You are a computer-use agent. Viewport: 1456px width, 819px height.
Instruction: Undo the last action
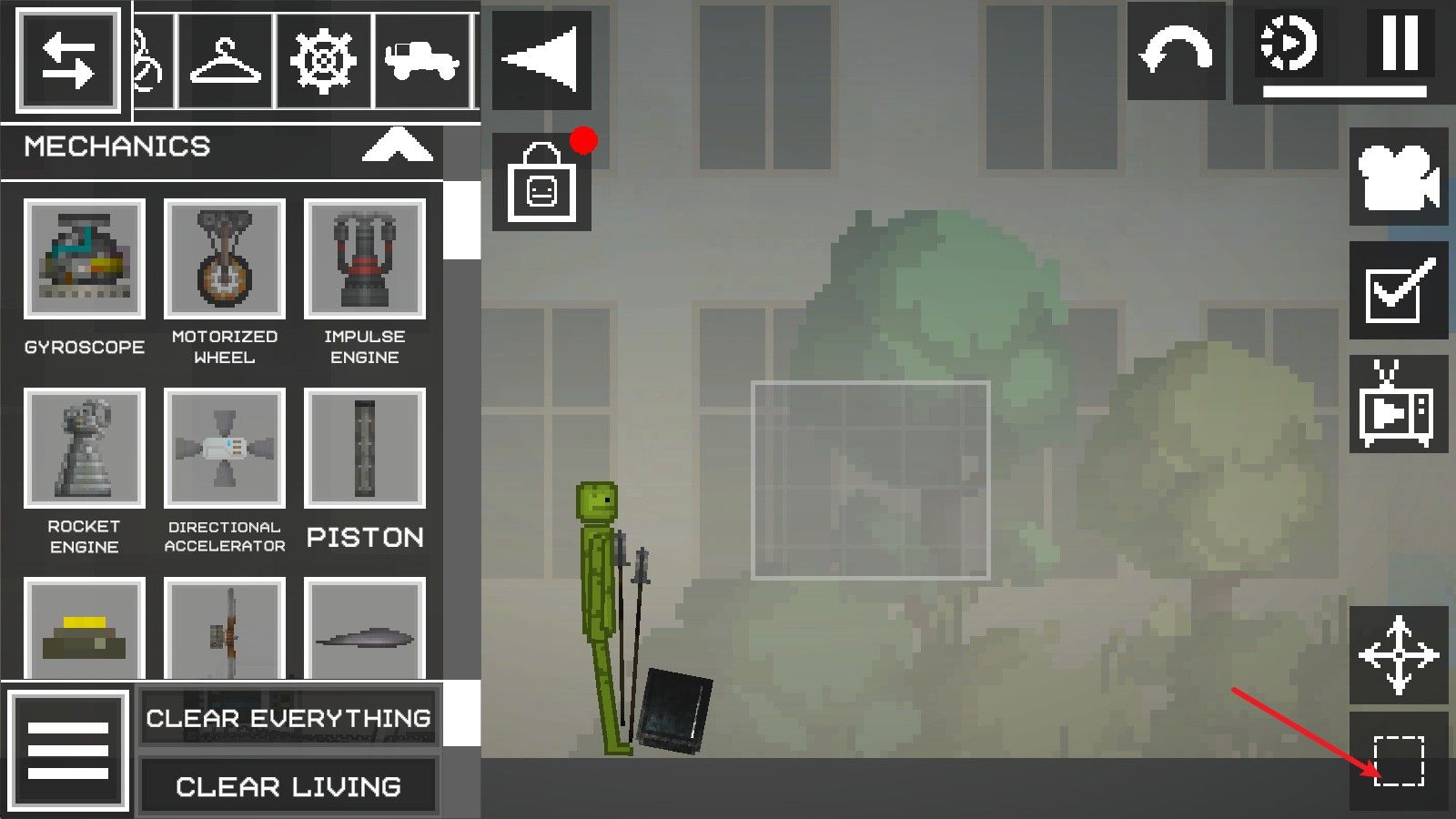pyautogui.click(x=1176, y=52)
